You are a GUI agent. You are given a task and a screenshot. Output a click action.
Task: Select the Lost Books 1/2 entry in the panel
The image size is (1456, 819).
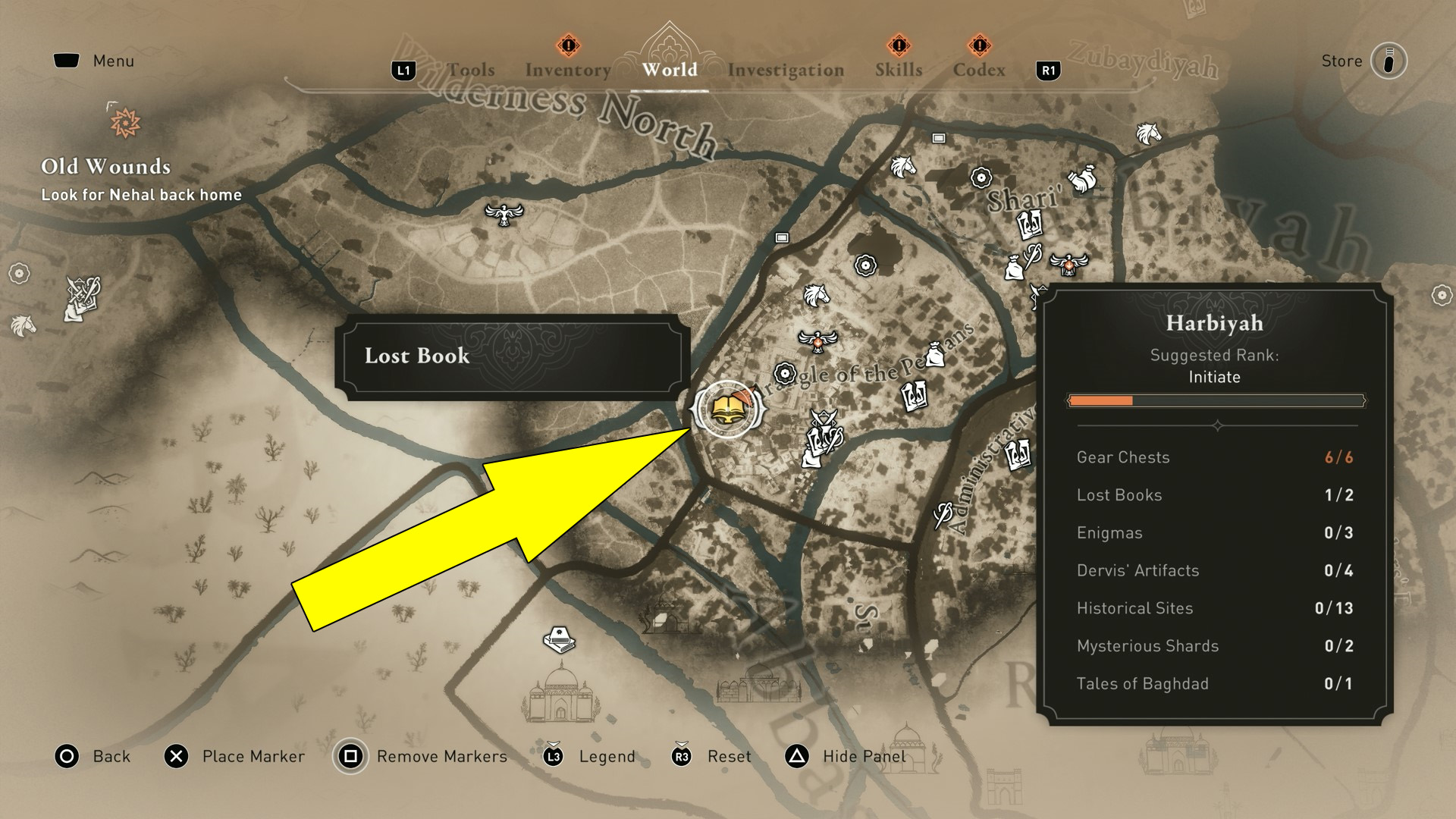pos(1214,494)
